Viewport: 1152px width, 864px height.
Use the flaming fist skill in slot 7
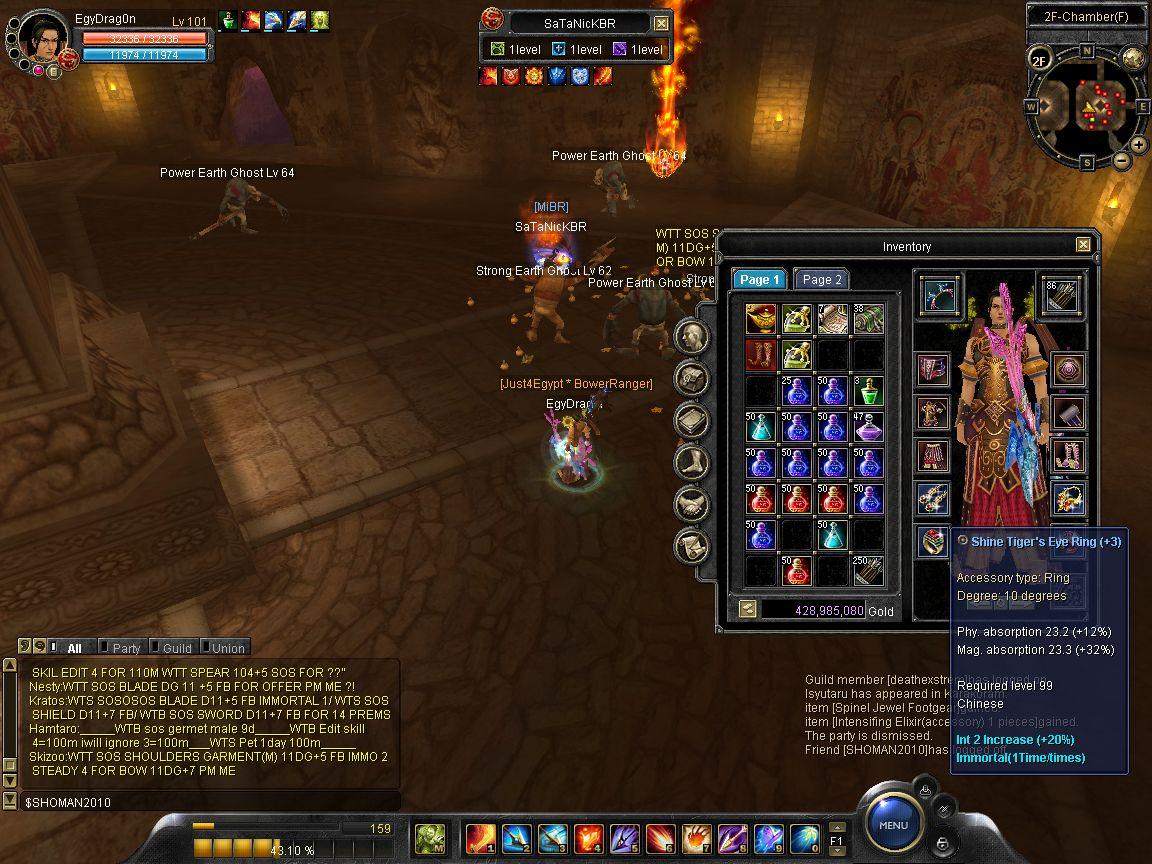[x=697, y=837]
